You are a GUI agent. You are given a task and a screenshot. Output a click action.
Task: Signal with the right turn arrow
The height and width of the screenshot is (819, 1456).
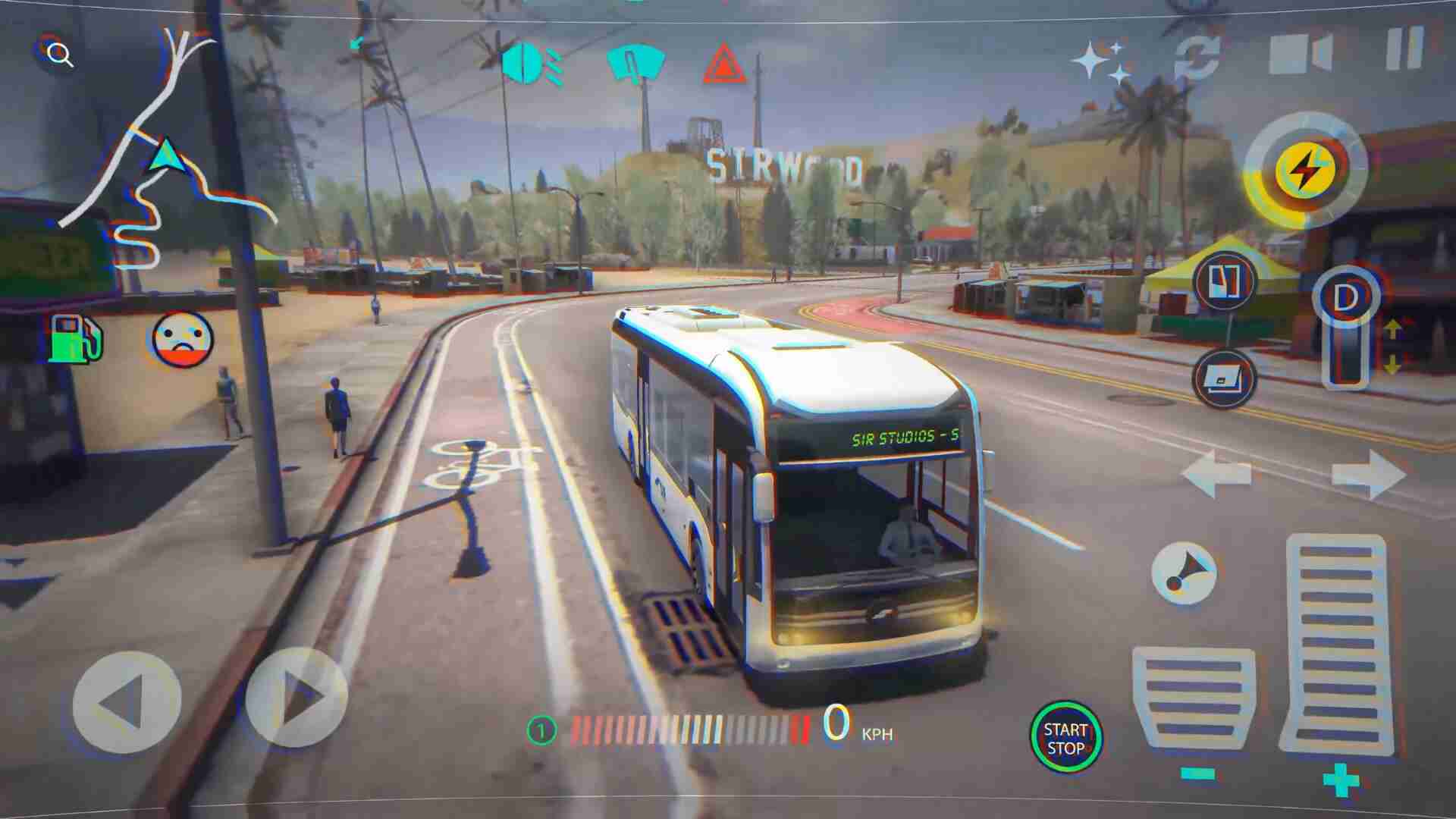[x=1369, y=474]
